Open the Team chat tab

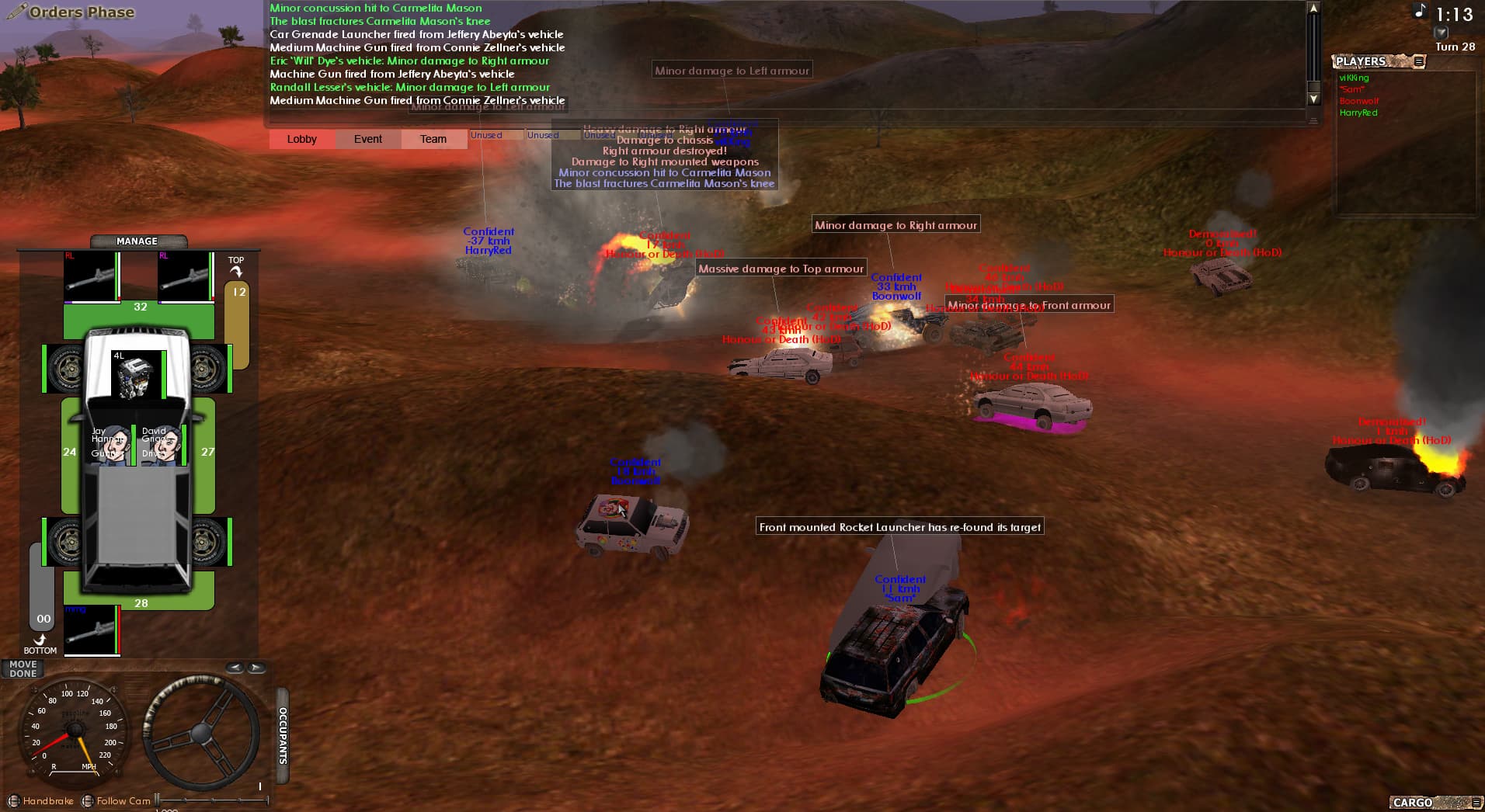(x=433, y=139)
